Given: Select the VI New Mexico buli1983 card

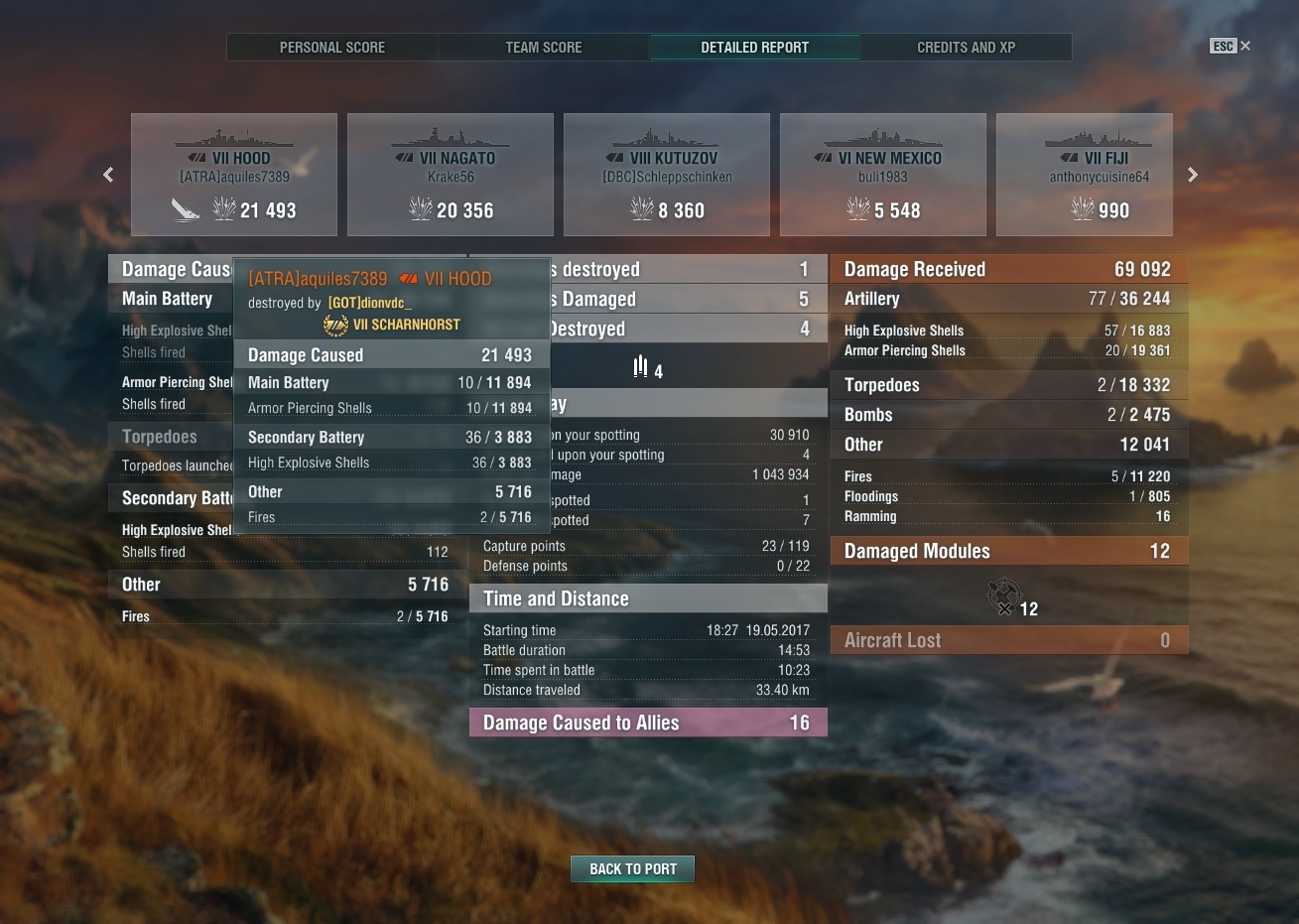Looking at the screenshot, I should (x=883, y=175).
